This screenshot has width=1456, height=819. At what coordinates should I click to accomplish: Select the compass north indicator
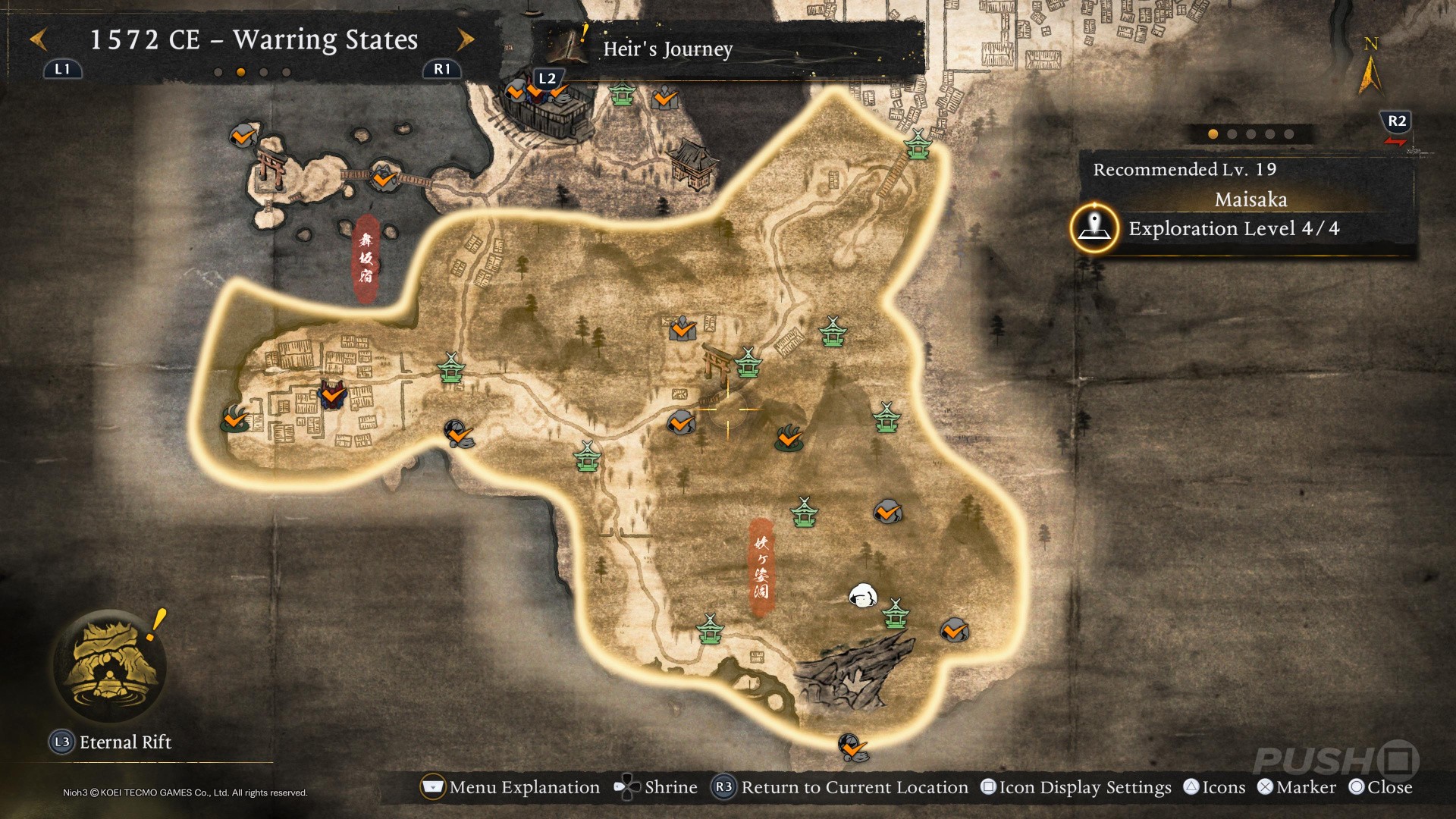1370,67
